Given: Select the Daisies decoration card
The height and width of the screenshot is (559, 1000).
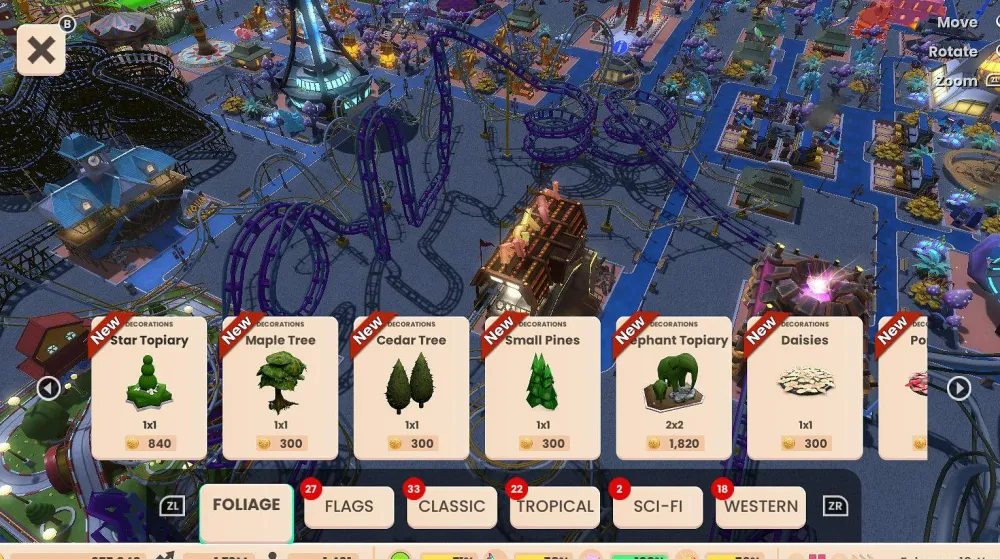Looking at the screenshot, I should pos(805,388).
